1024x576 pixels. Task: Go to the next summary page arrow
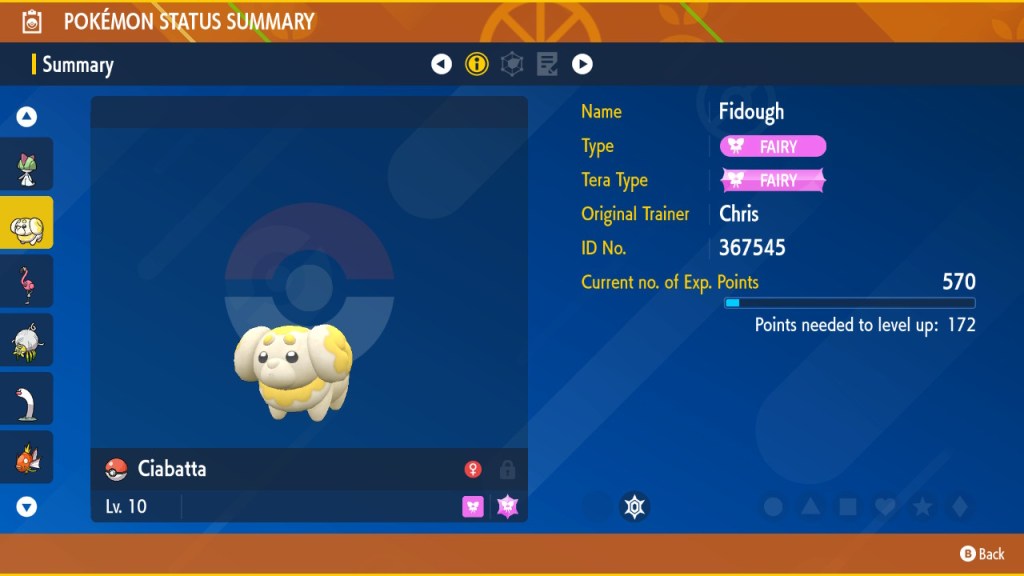582,64
